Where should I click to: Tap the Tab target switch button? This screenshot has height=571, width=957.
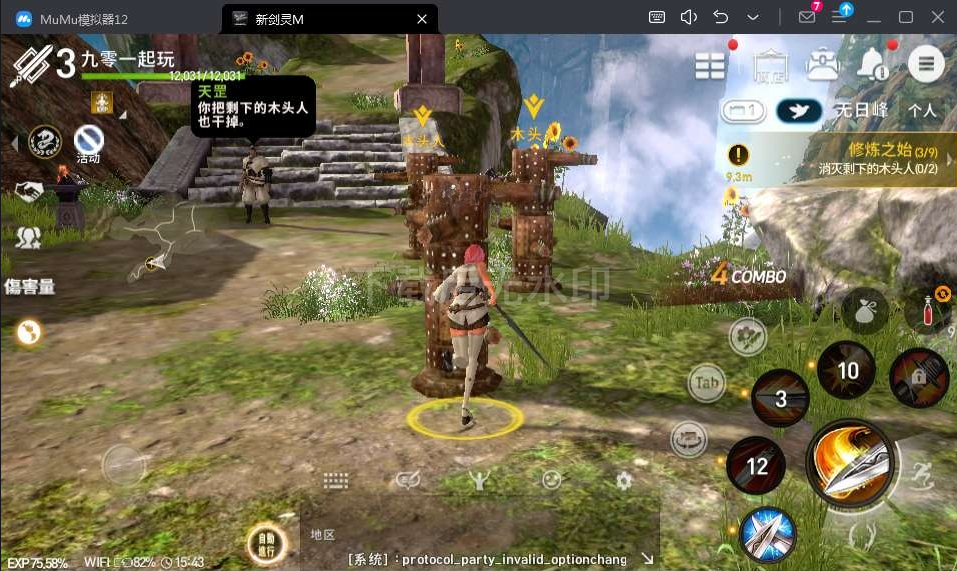tap(707, 383)
